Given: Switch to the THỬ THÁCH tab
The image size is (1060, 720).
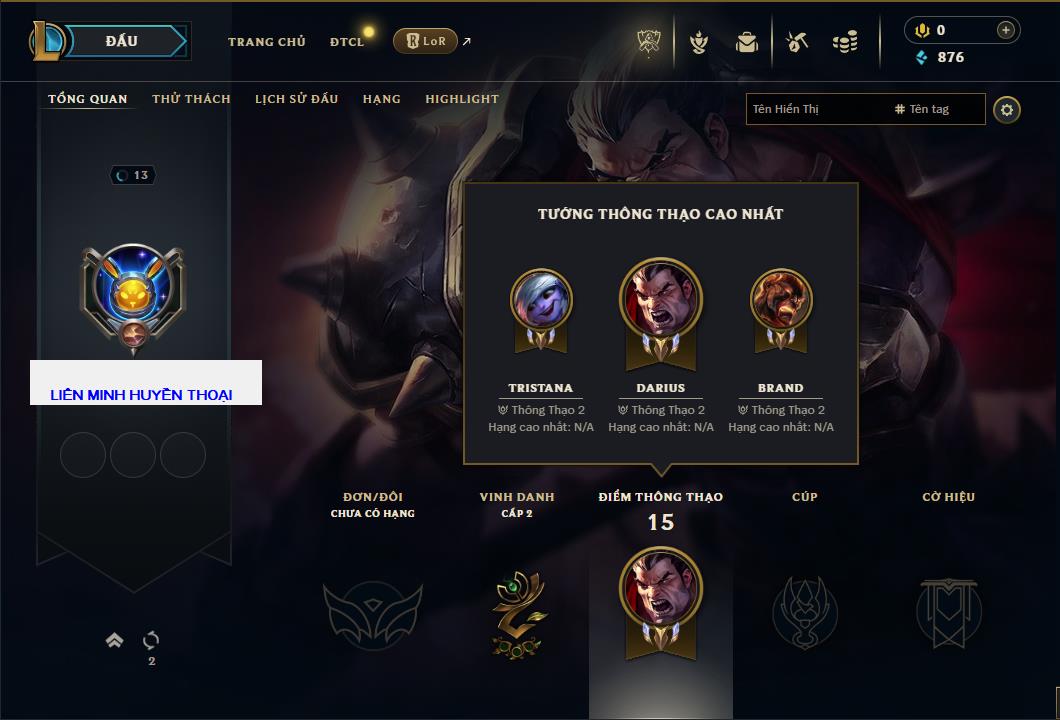Looking at the screenshot, I should pos(191,99).
